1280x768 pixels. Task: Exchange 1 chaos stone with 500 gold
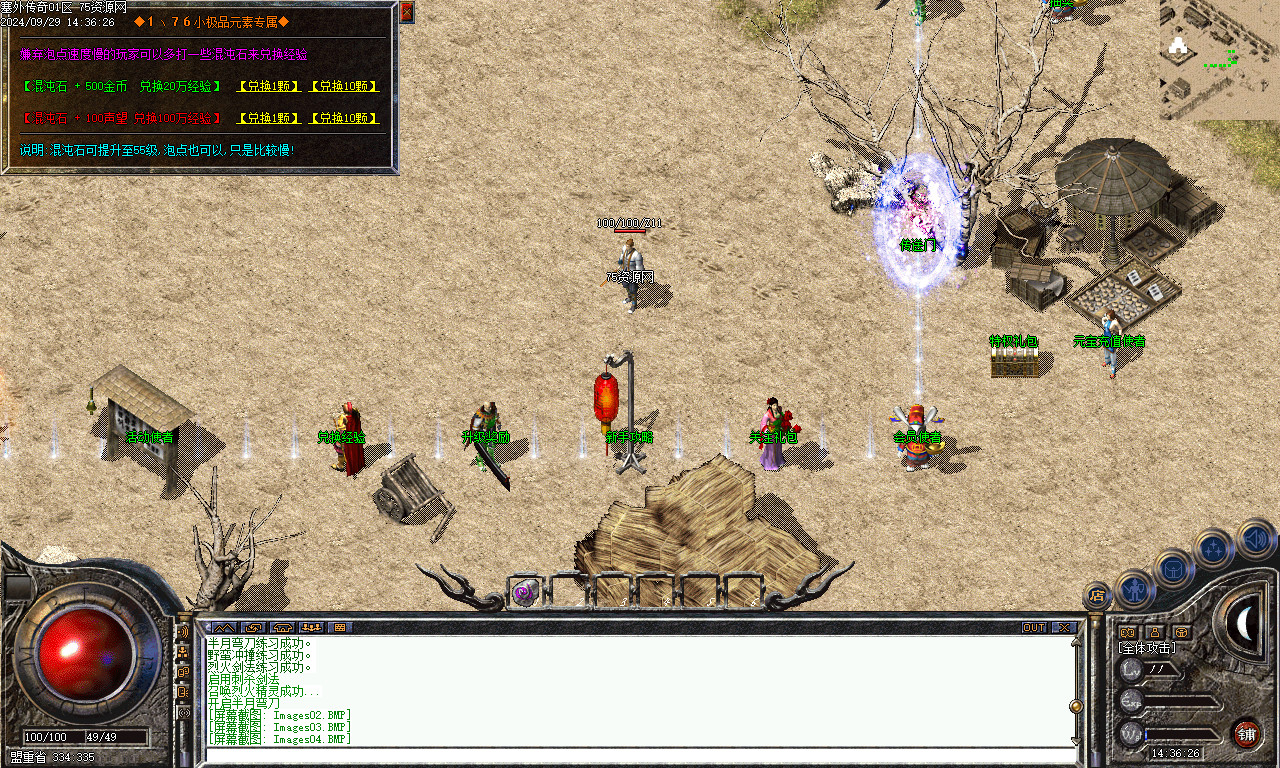269,87
